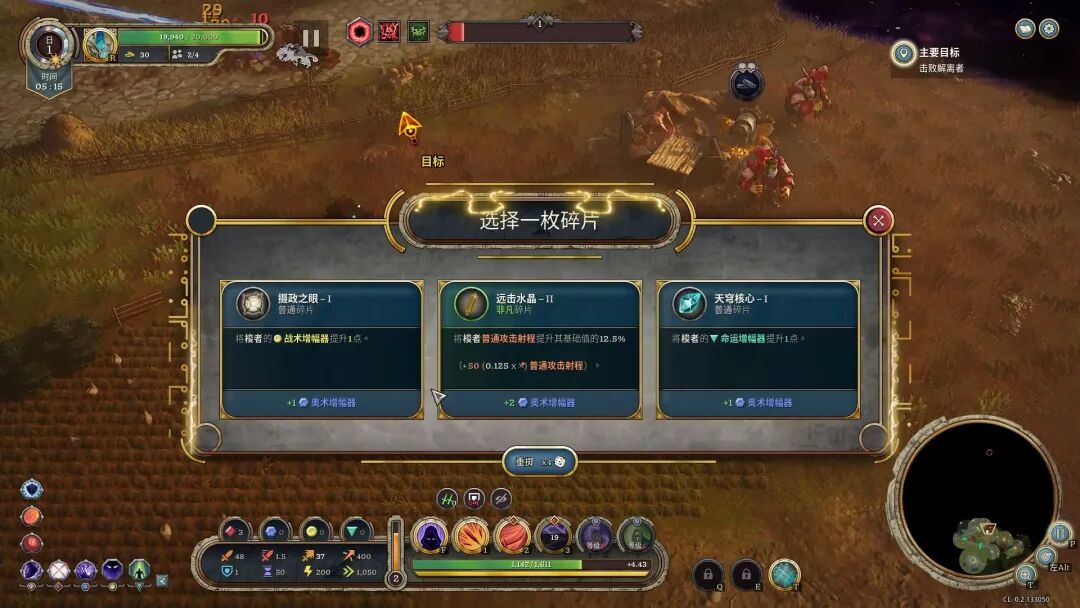Select the 远击水晶 – II shard card
This screenshot has width=1080, height=608.
tap(539, 349)
